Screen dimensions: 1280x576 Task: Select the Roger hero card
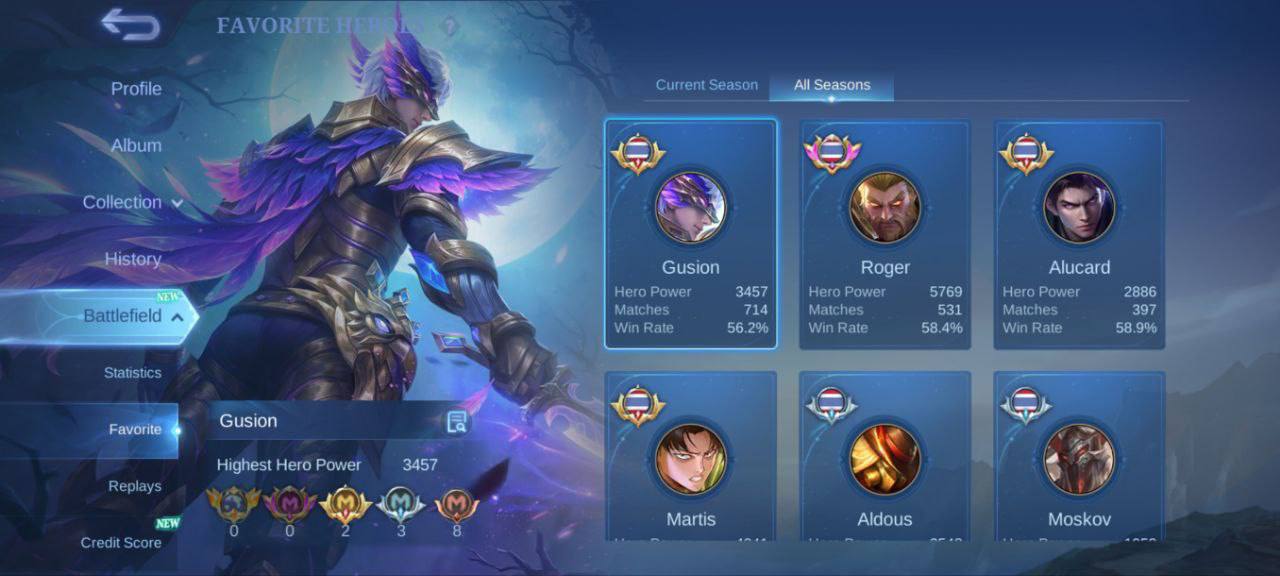(885, 234)
